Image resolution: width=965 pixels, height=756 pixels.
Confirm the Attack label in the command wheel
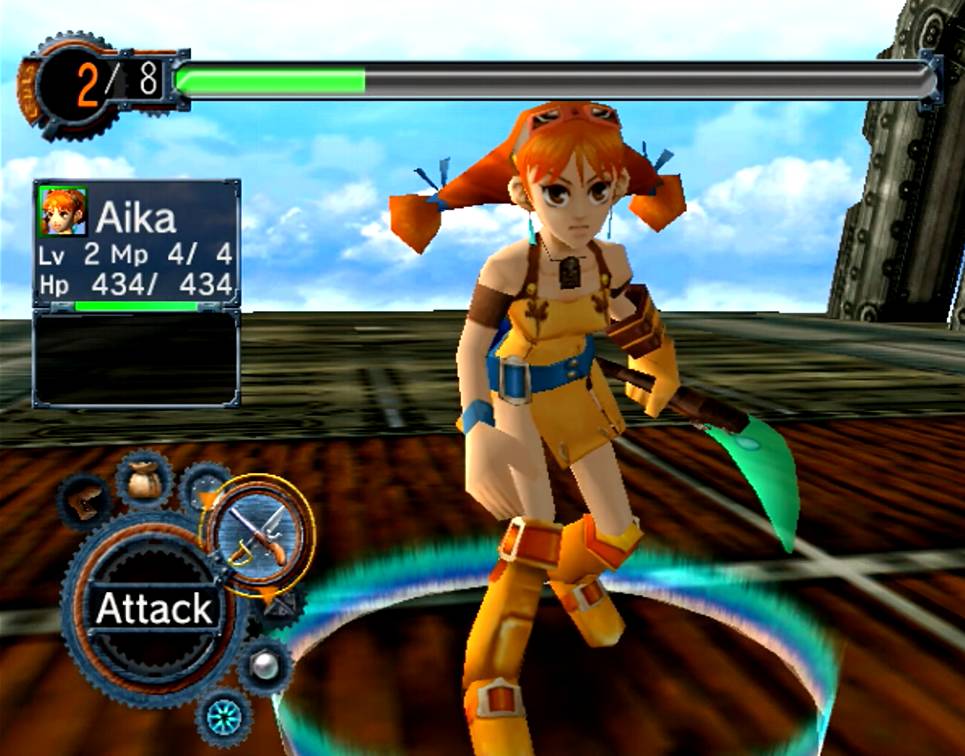(153, 609)
